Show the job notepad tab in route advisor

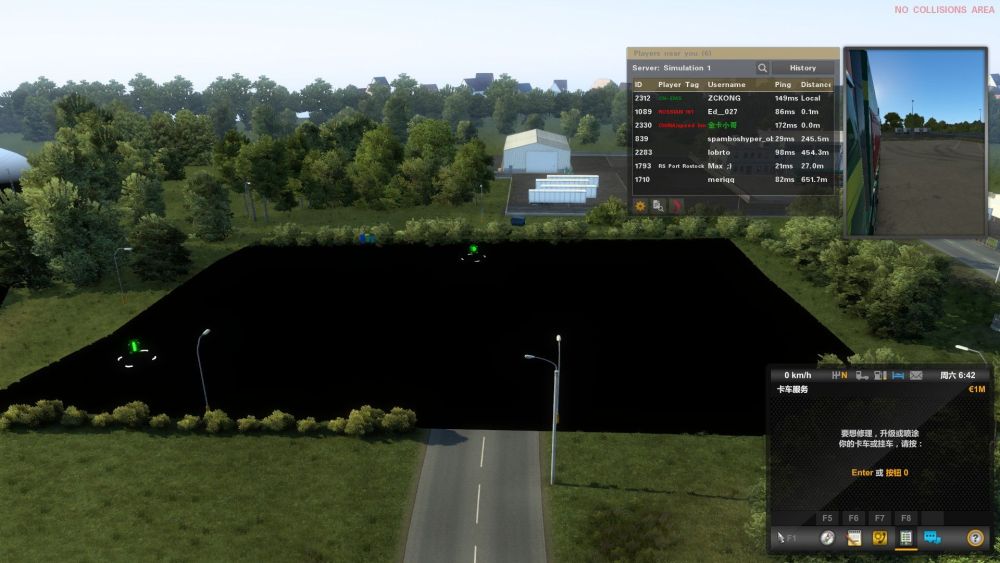[x=854, y=538]
